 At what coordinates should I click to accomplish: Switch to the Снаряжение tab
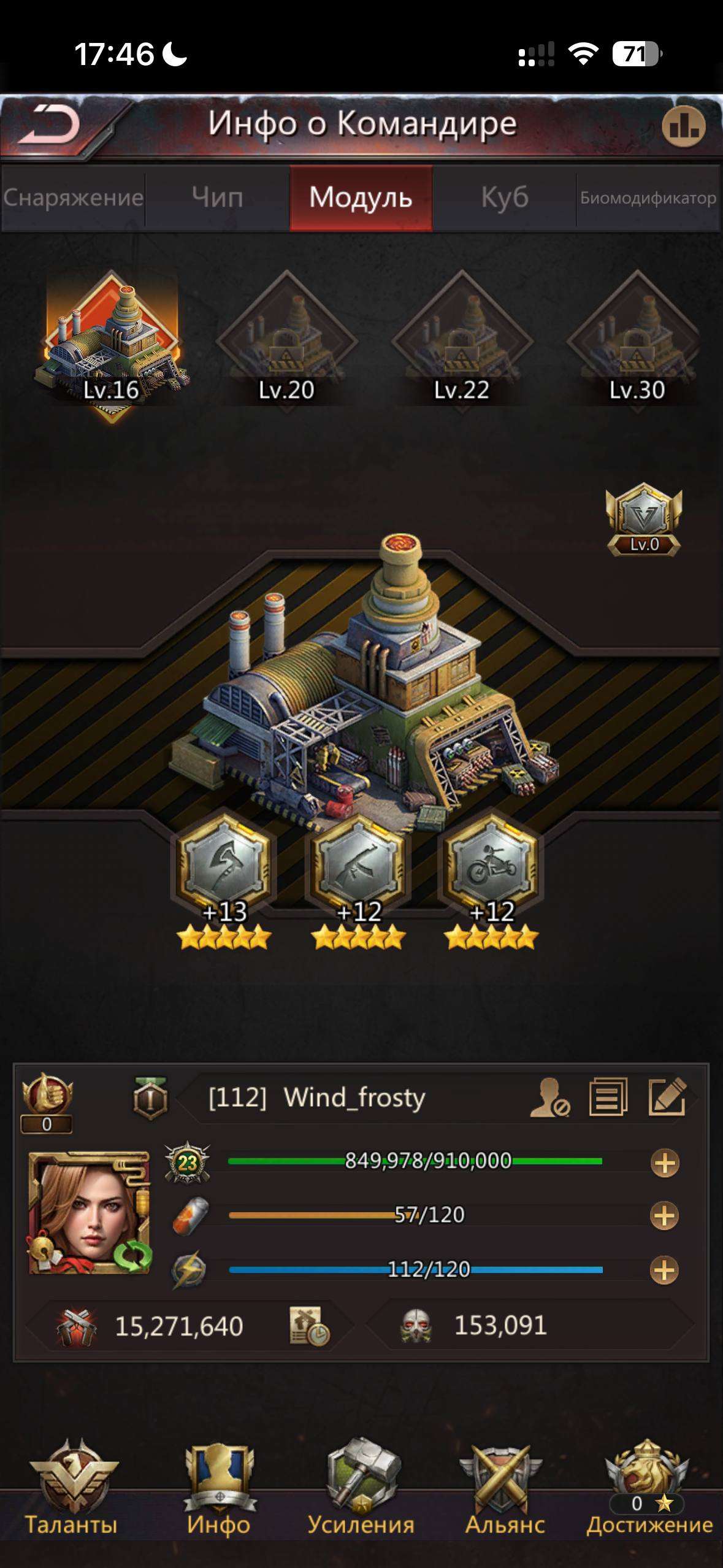click(x=73, y=198)
